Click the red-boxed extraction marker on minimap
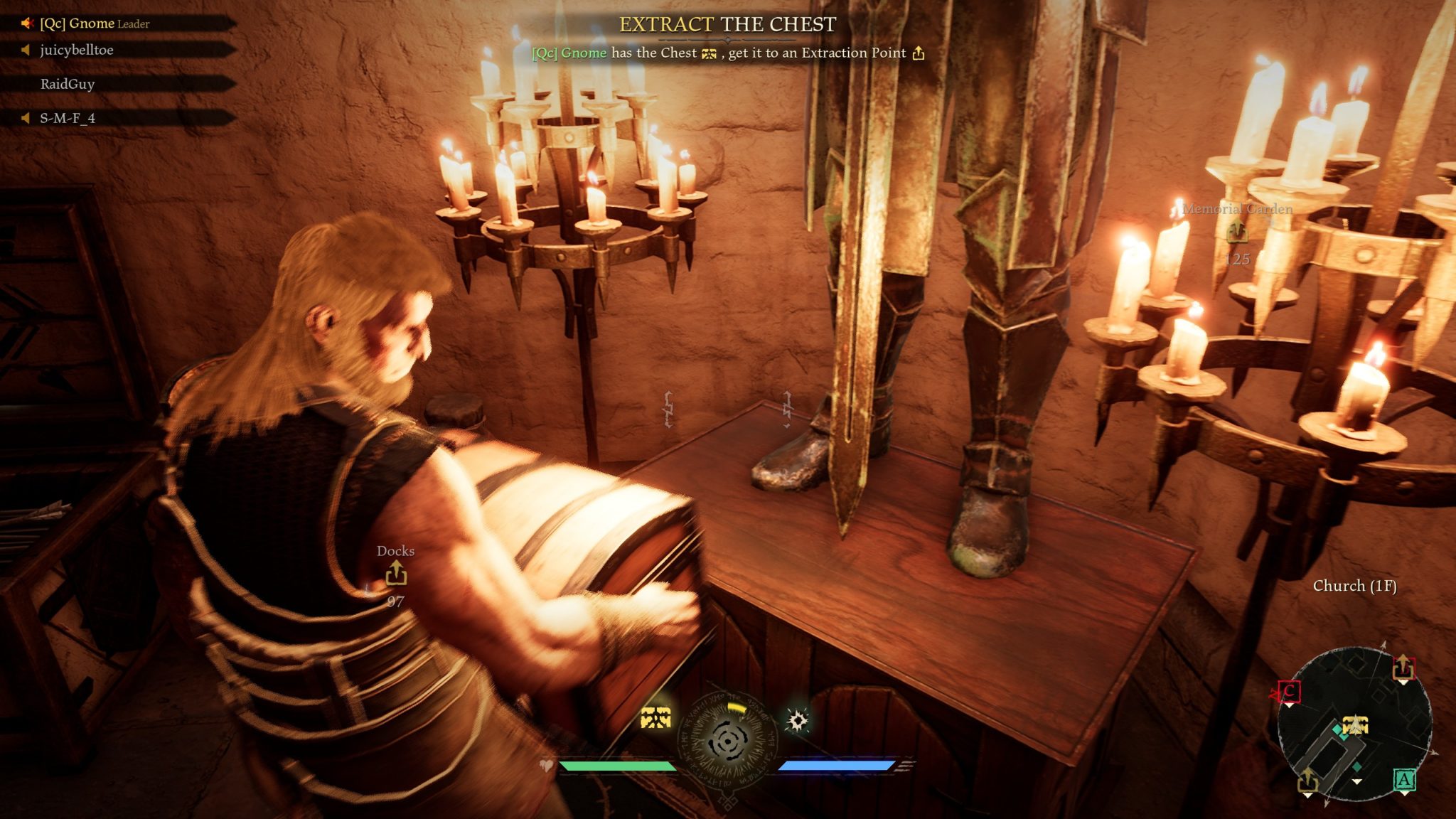This screenshot has height=819, width=1456. 1403,668
